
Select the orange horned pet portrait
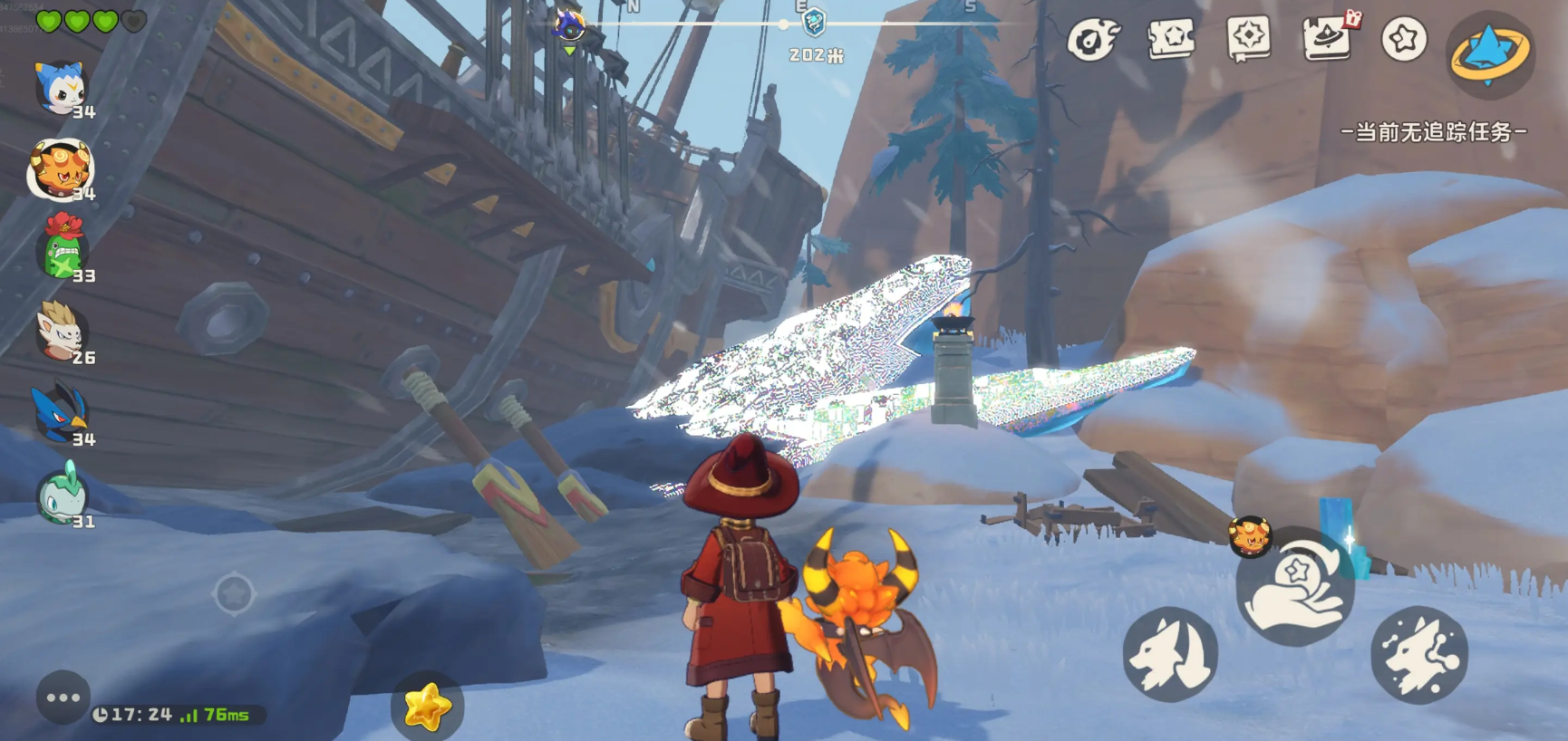[x=60, y=168]
